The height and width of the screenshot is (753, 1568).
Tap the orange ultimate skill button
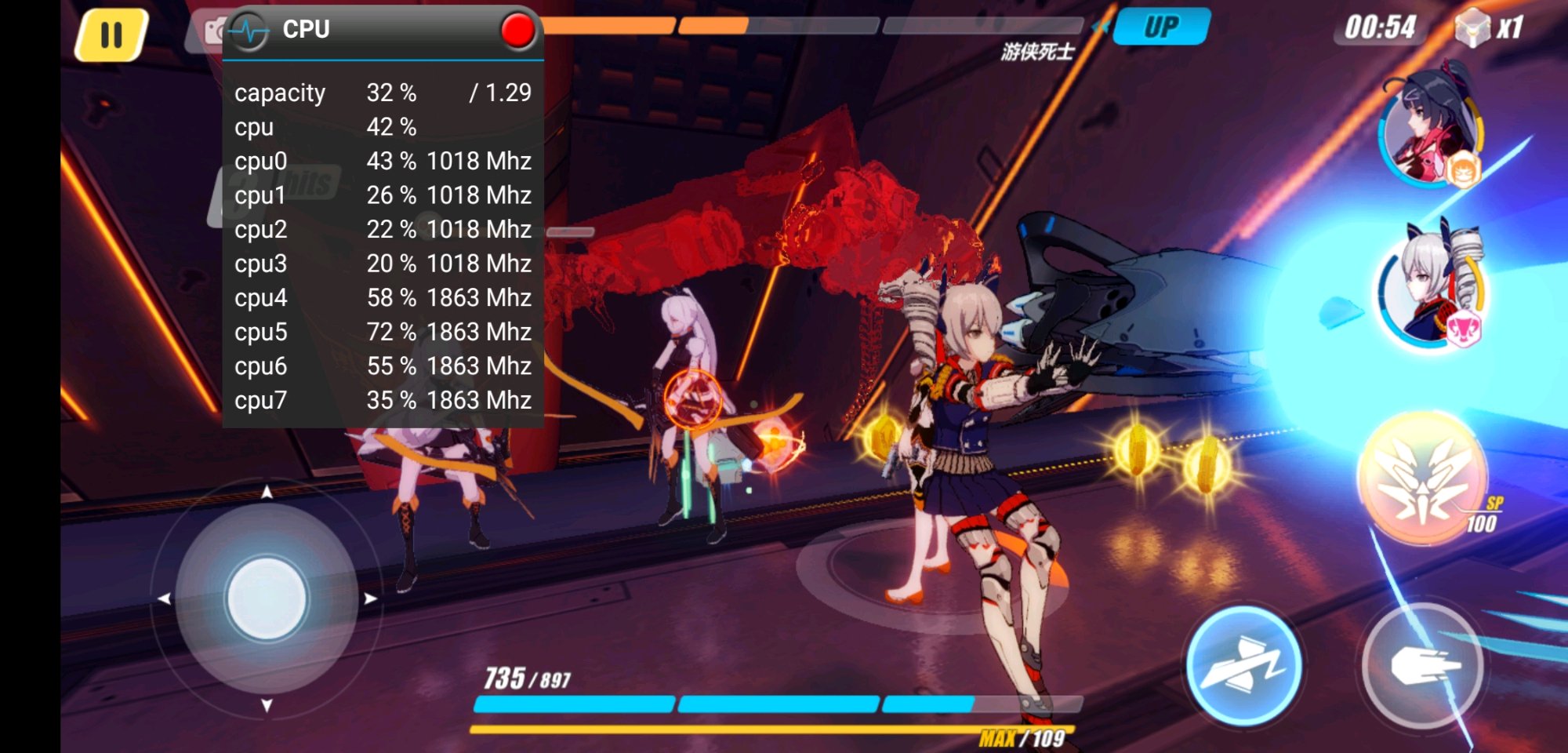click(1424, 478)
